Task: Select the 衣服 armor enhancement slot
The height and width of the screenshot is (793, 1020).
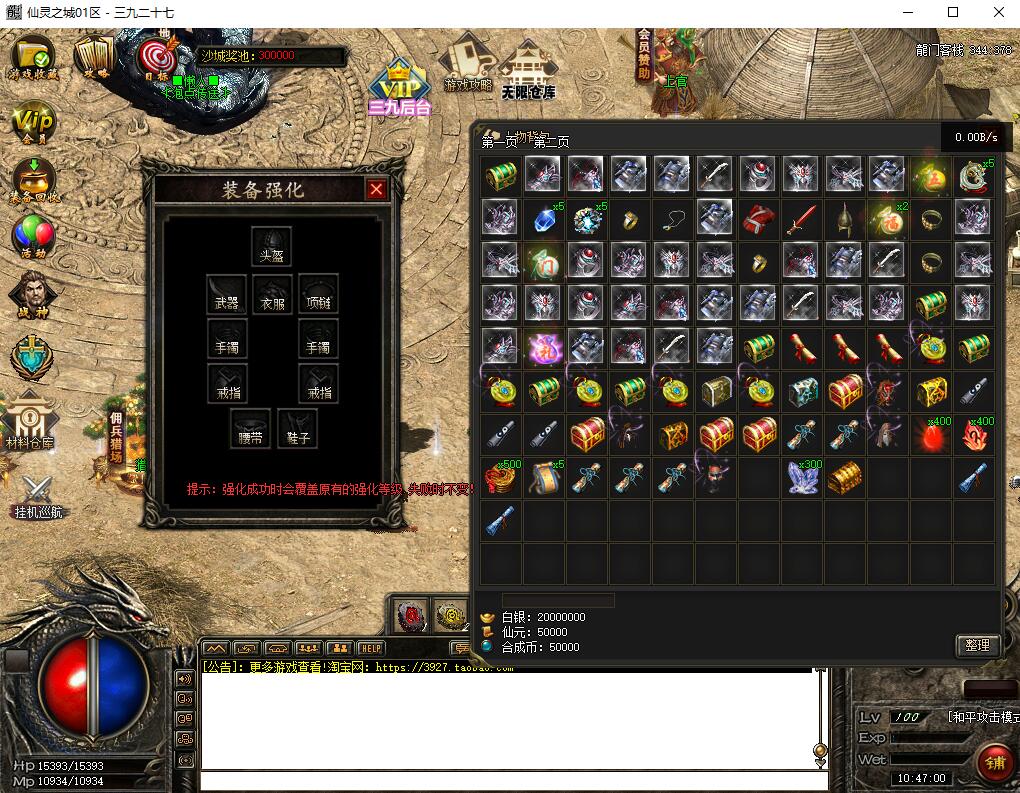Action: (x=272, y=293)
